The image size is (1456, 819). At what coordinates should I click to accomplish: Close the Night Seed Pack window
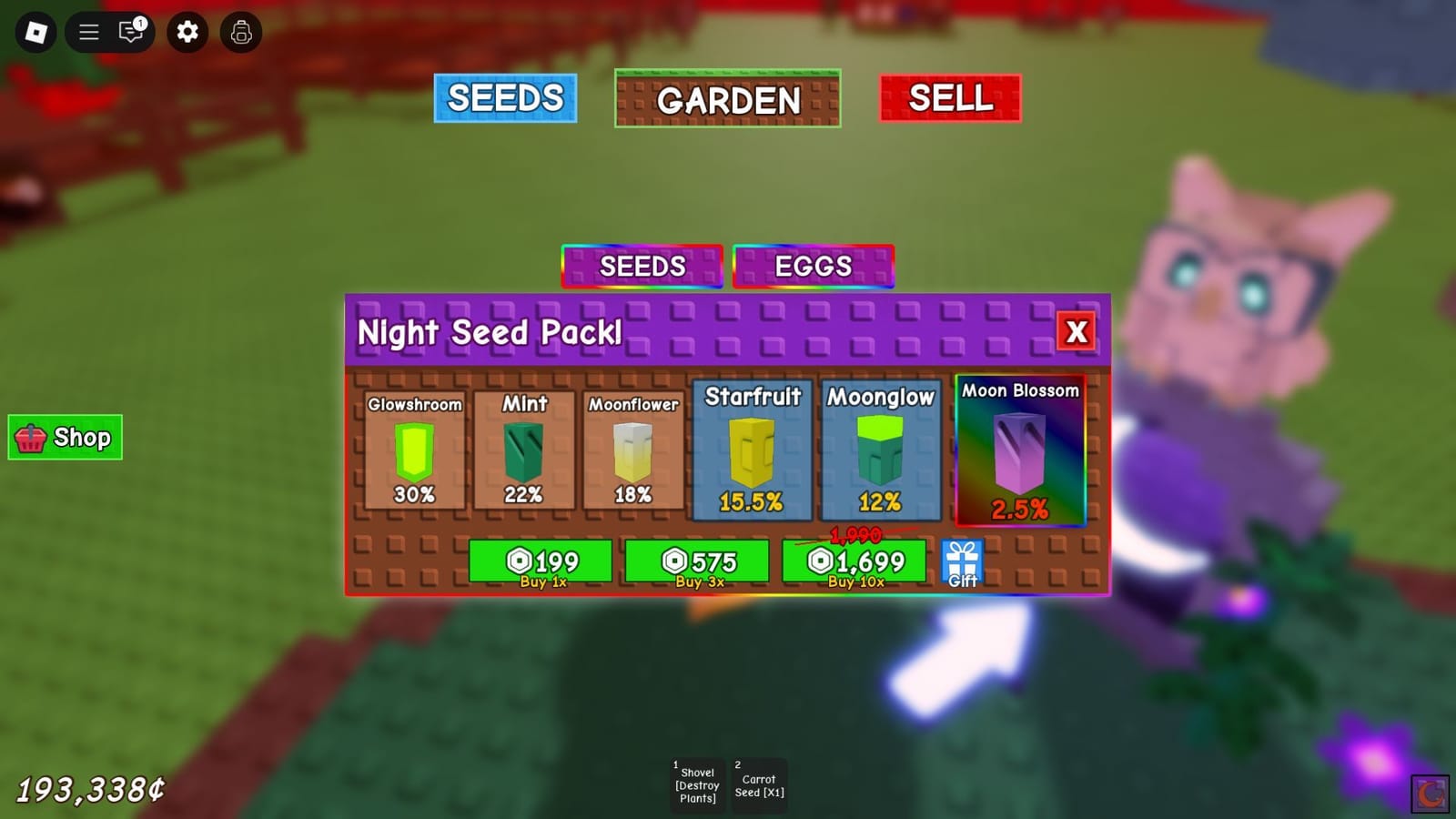[x=1077, y=332]
